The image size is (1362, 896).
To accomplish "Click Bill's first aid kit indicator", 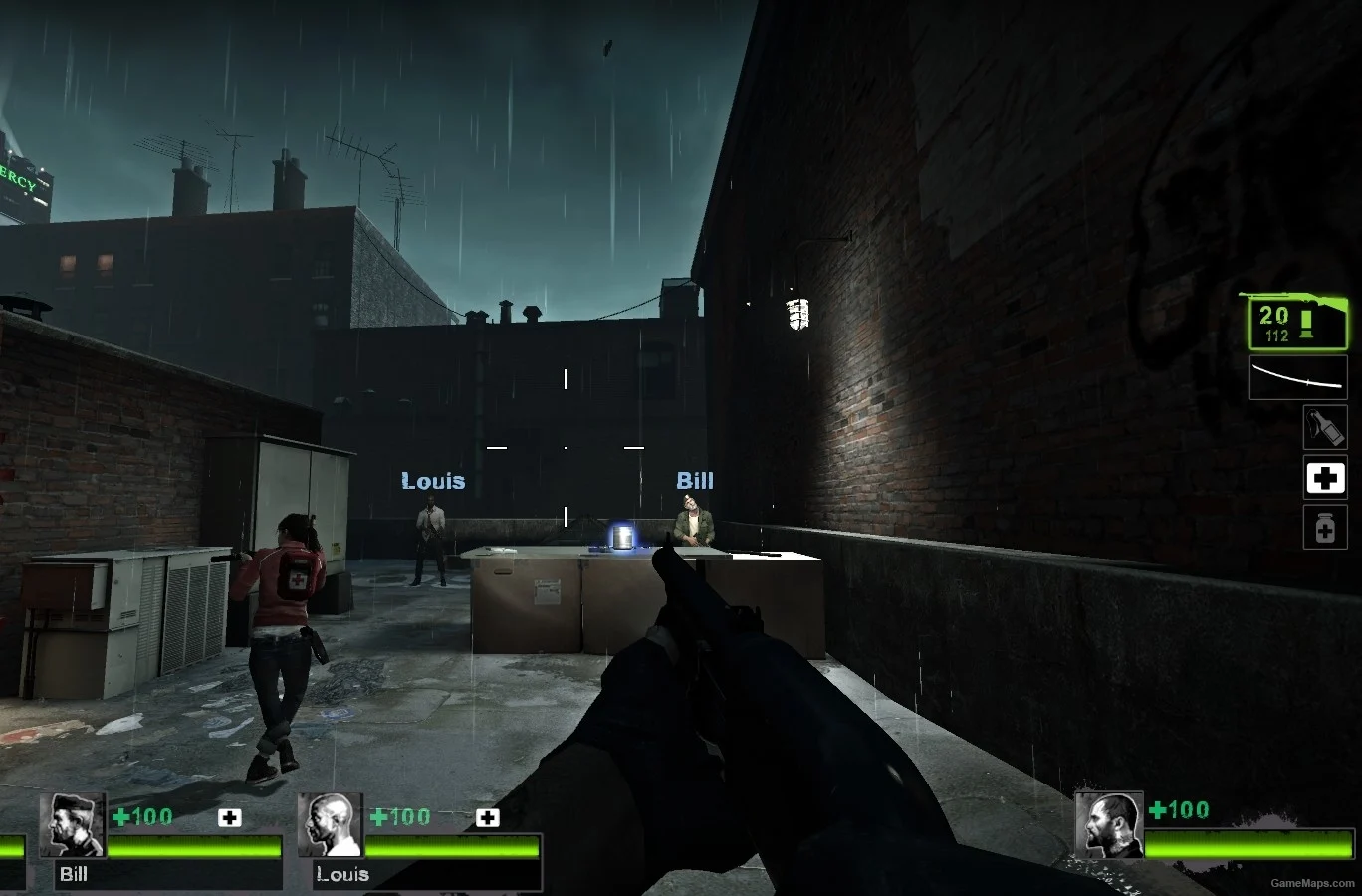I will click(x=230, y=817).
